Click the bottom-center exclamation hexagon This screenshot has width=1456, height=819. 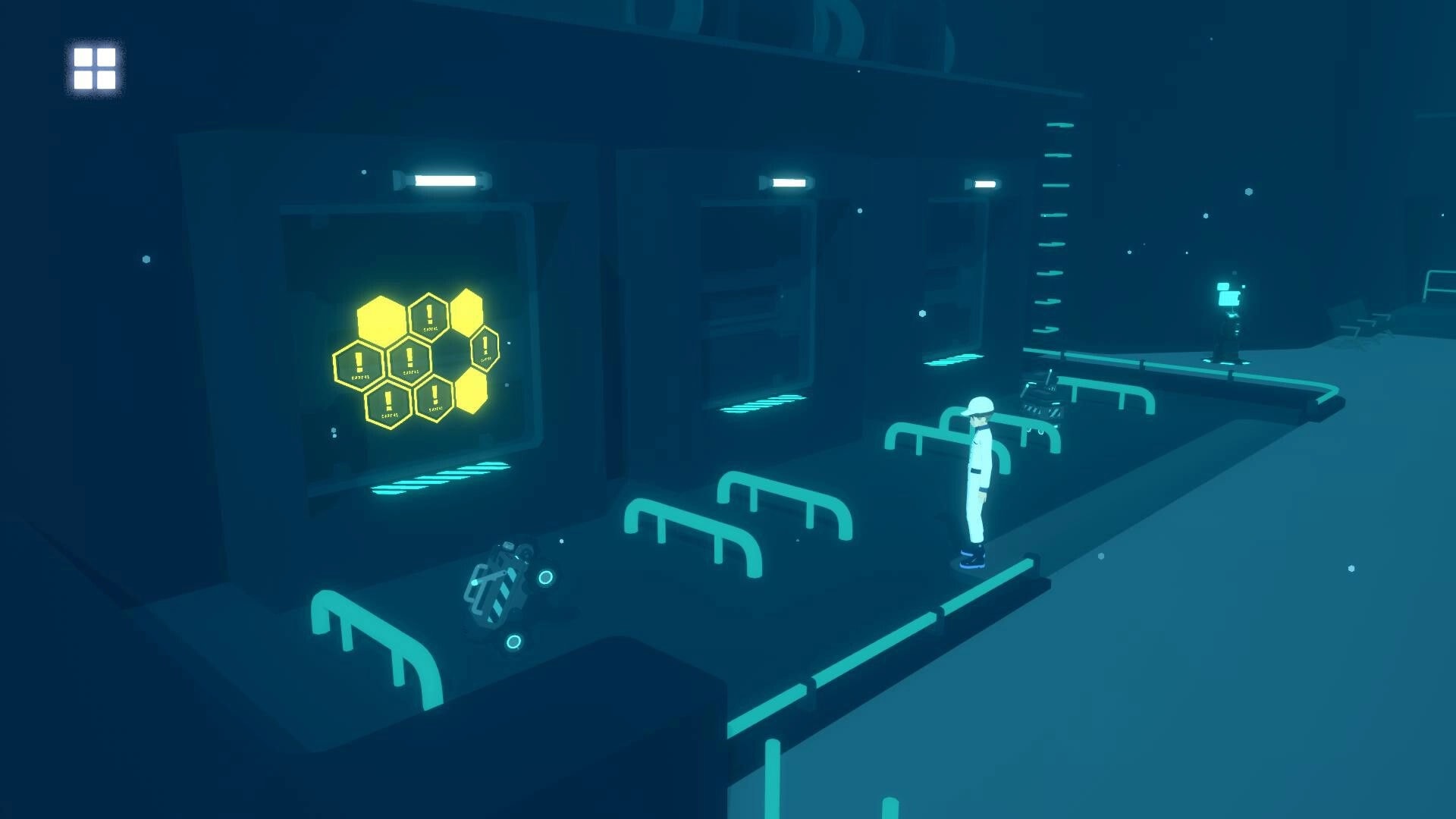pos(435,397)
